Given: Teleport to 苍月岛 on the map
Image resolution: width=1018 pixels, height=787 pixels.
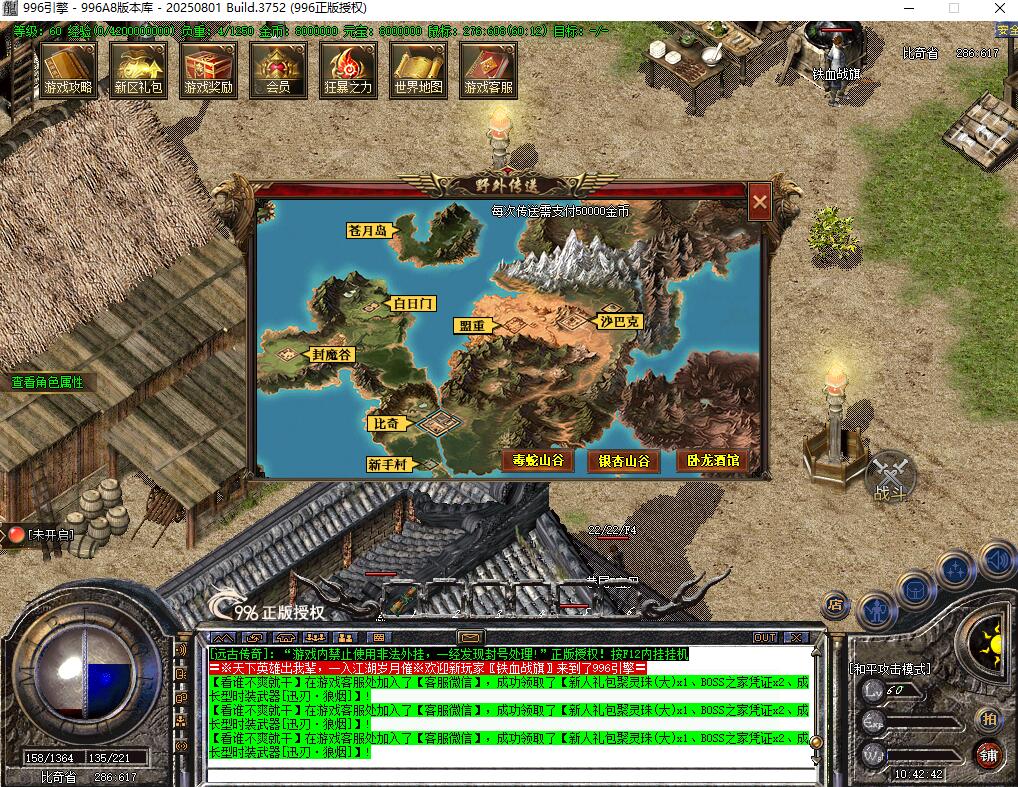Looking at the screenshot, I should point(368,230).
